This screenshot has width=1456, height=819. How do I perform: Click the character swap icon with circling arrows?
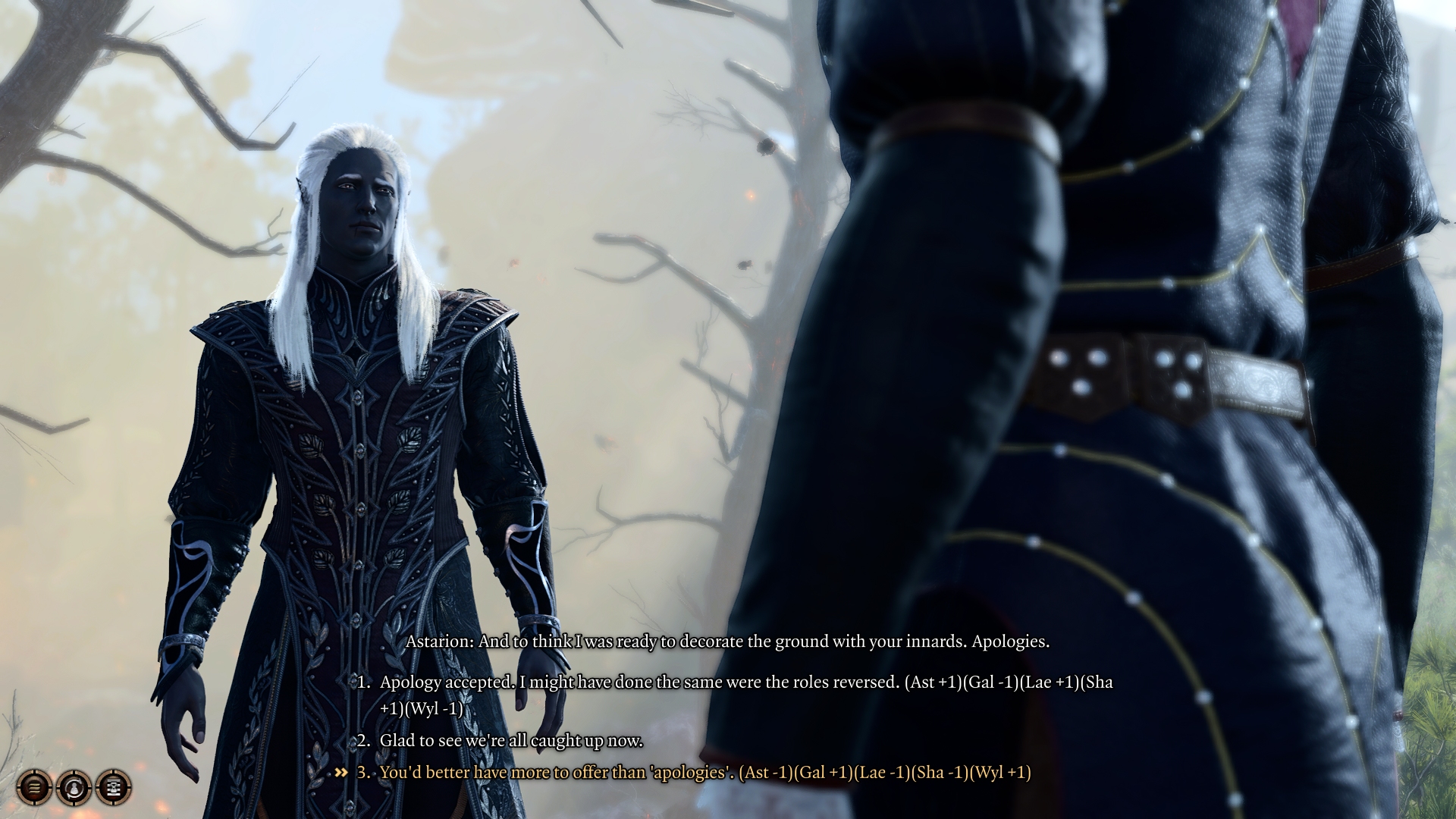[x=74, y=788]
